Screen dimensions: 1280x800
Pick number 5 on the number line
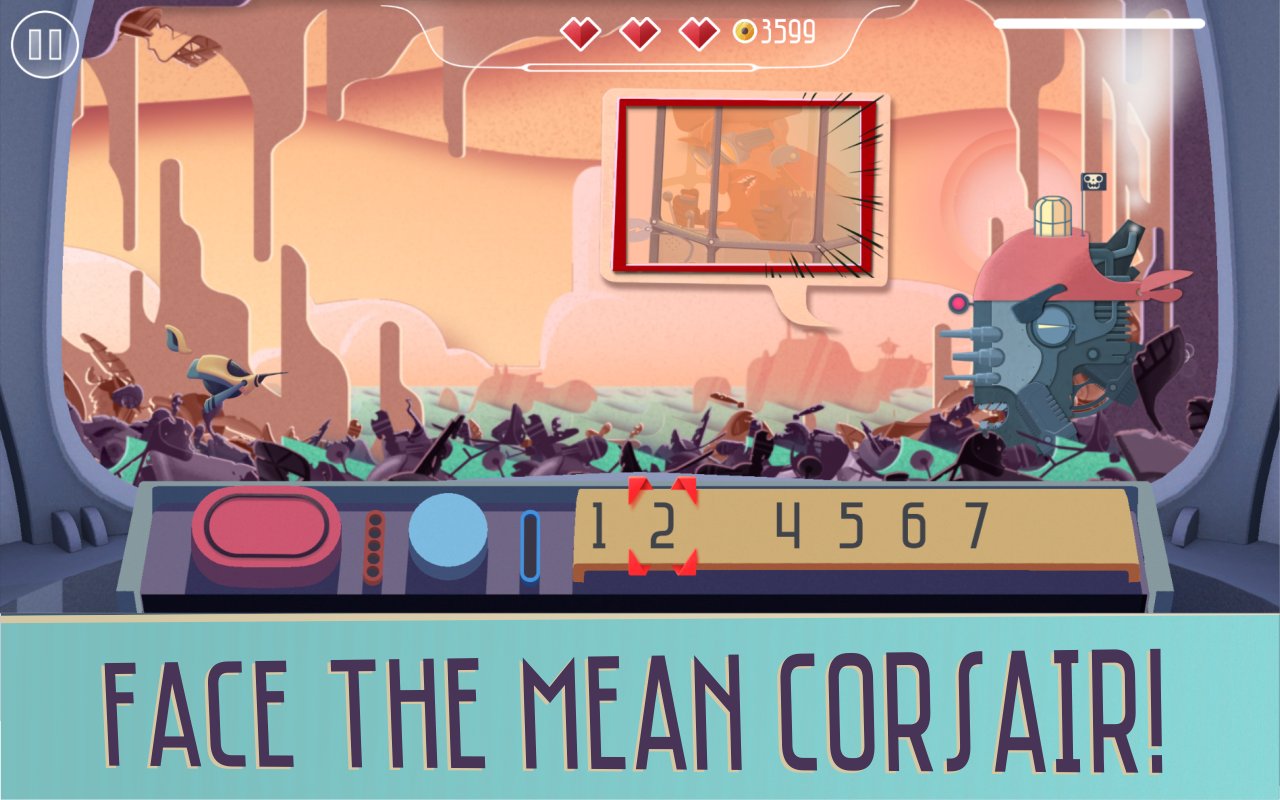coord(850,527)
